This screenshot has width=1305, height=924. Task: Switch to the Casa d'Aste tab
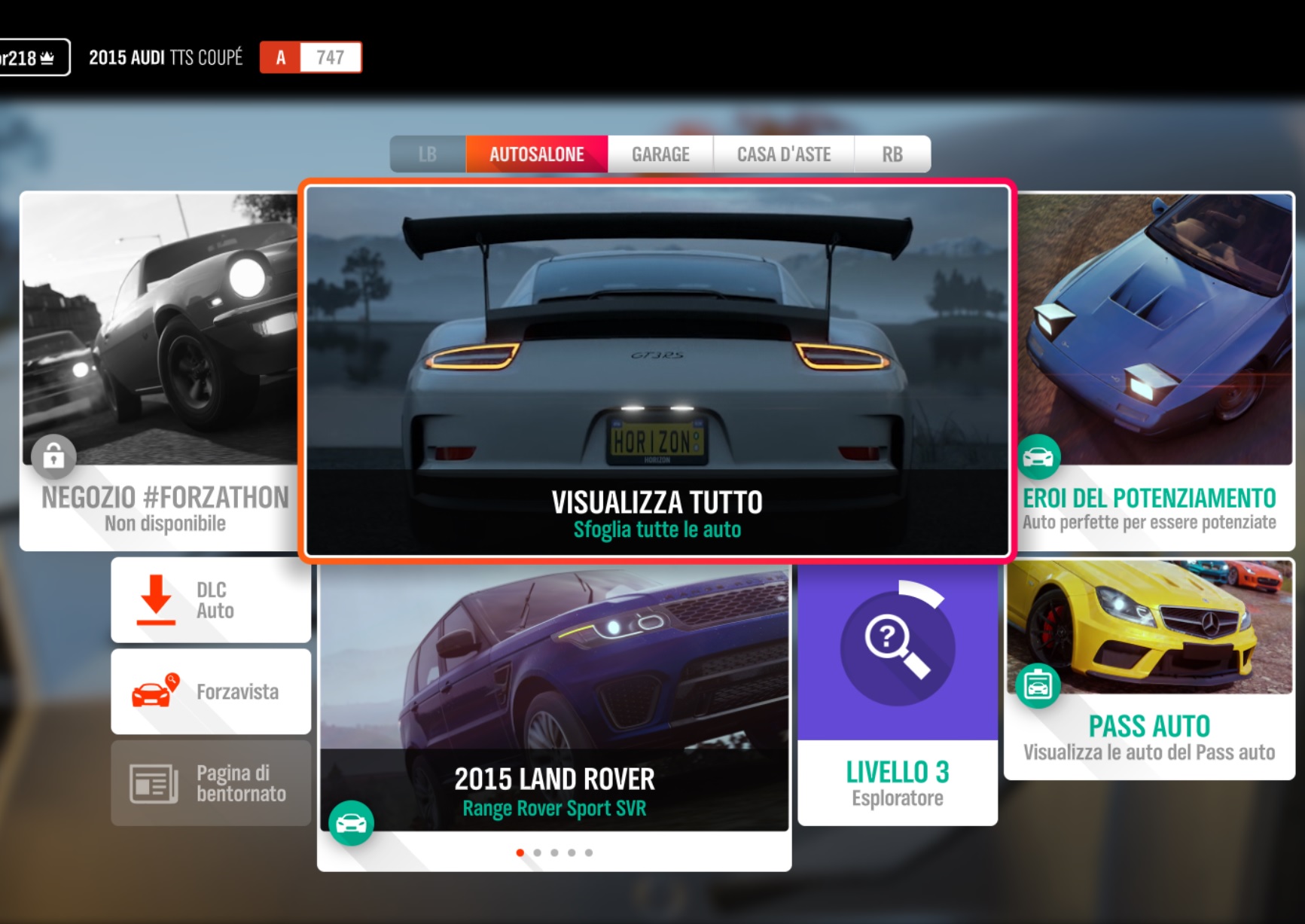[783, 154]
